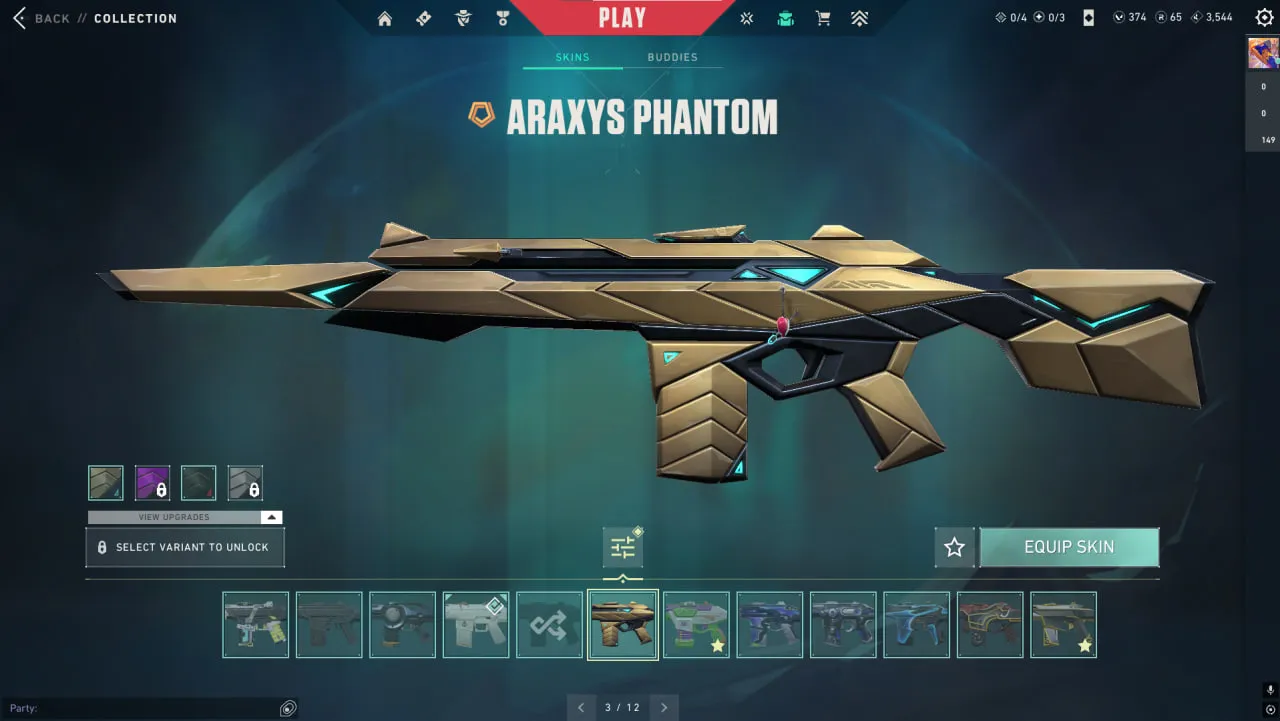Image resolution: width=1280 pixels, height=721 pixels.
Task: Select the default Araxys variant swatch
Action: click(x=106, y=482)
